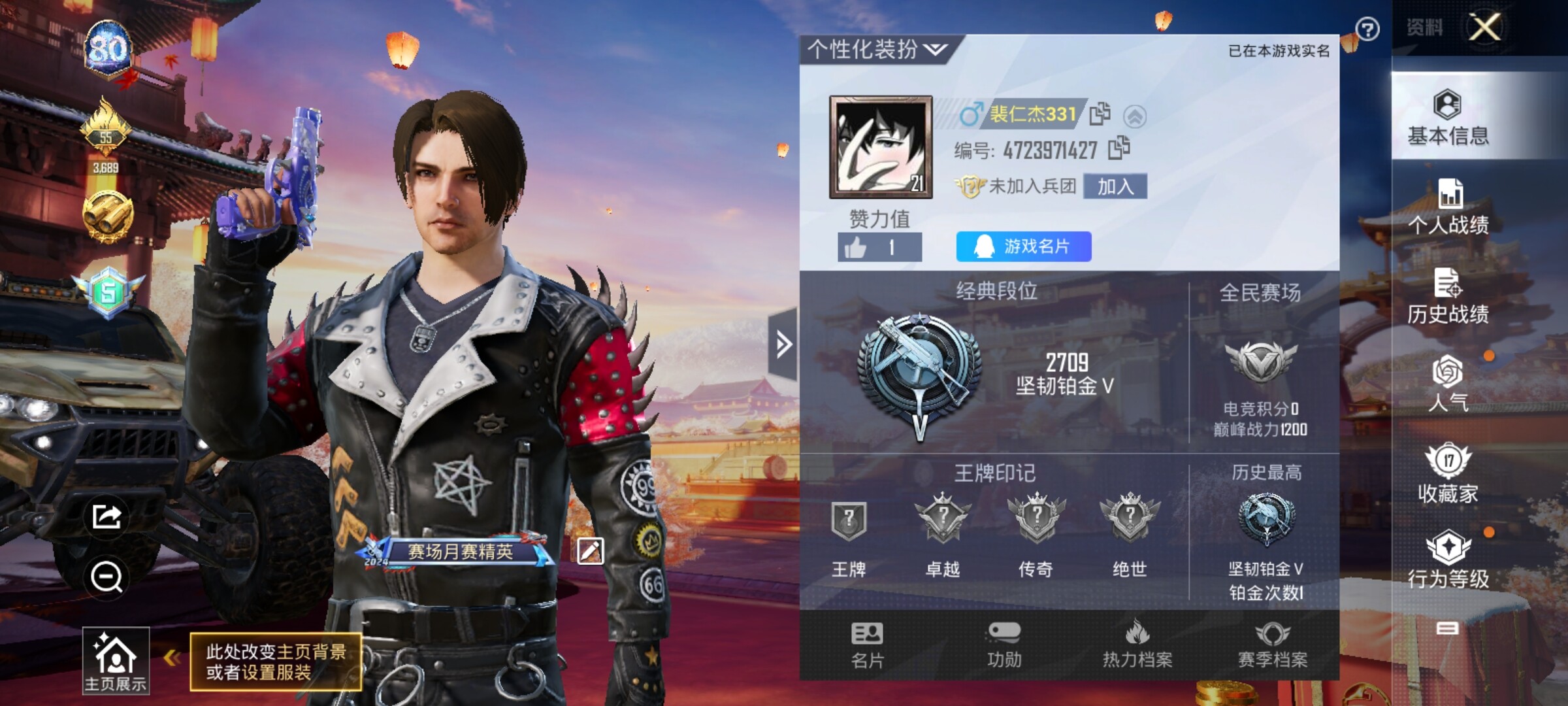Copy the player ID number
Image resolution: width=1568 pixels, height=706 pixels.
1119,148
